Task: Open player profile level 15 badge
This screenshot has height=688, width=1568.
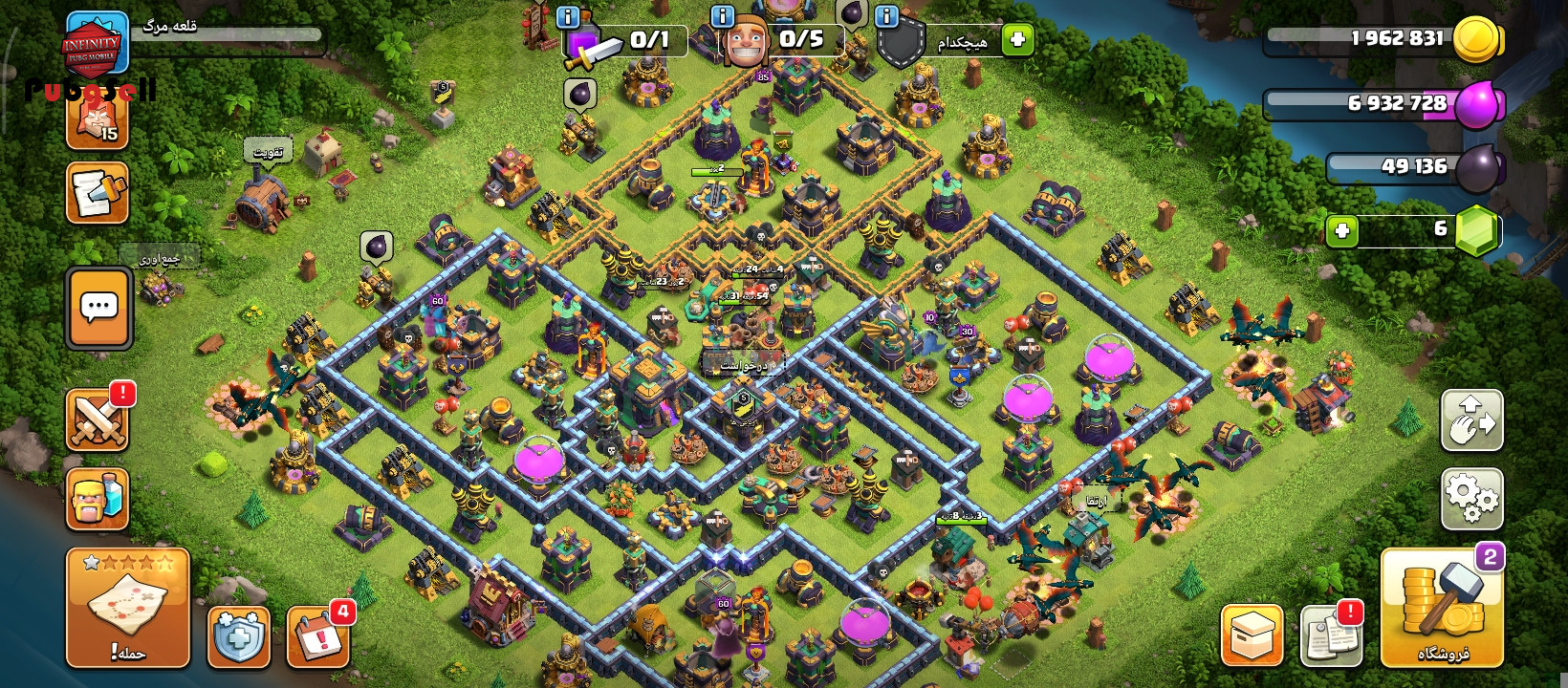Action: (97, 118)
